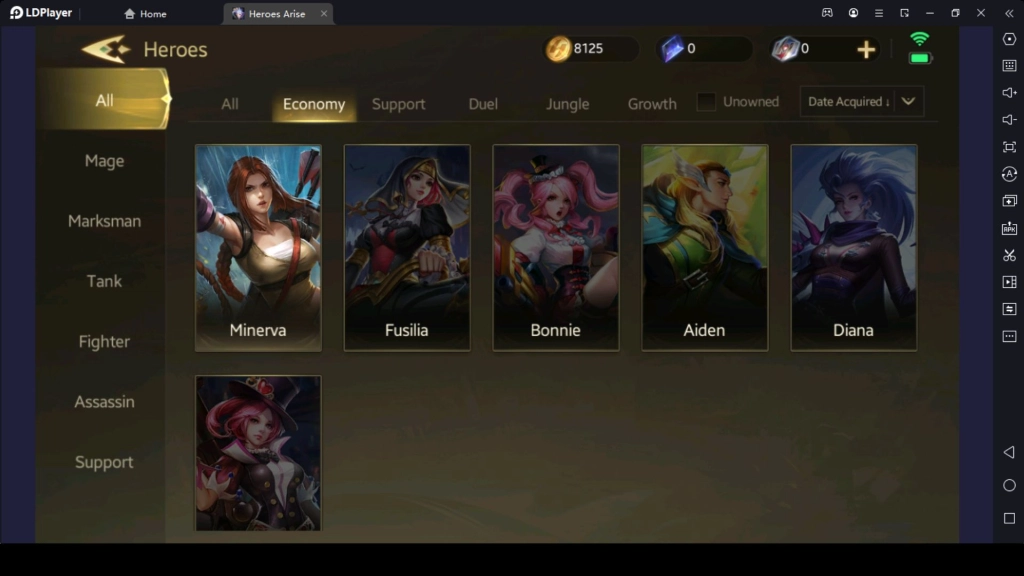1024x576 pixels.
Task: View the Aiden hero card
Action: coord(705,248)
